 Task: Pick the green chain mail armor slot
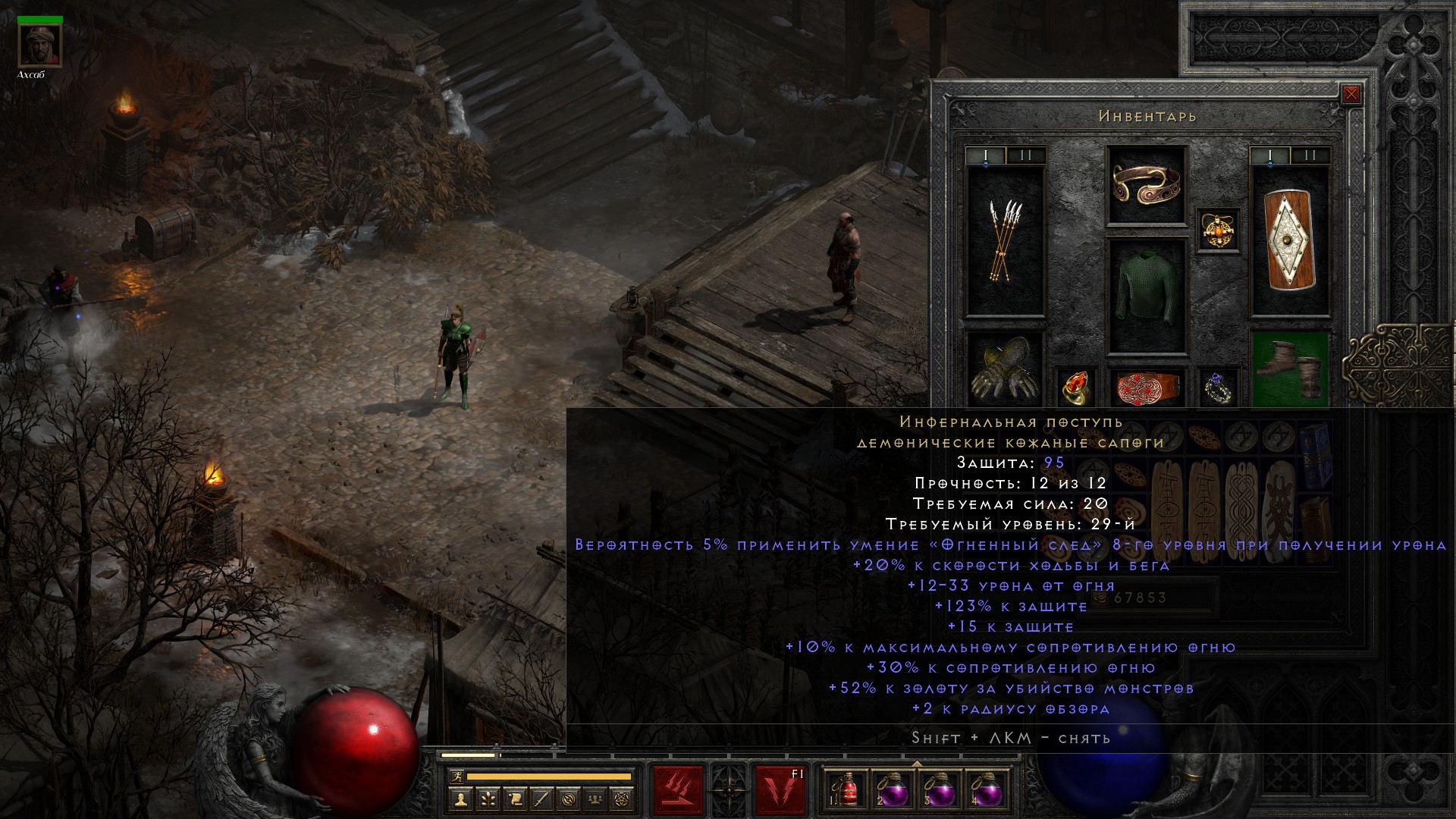point(1146,296)
